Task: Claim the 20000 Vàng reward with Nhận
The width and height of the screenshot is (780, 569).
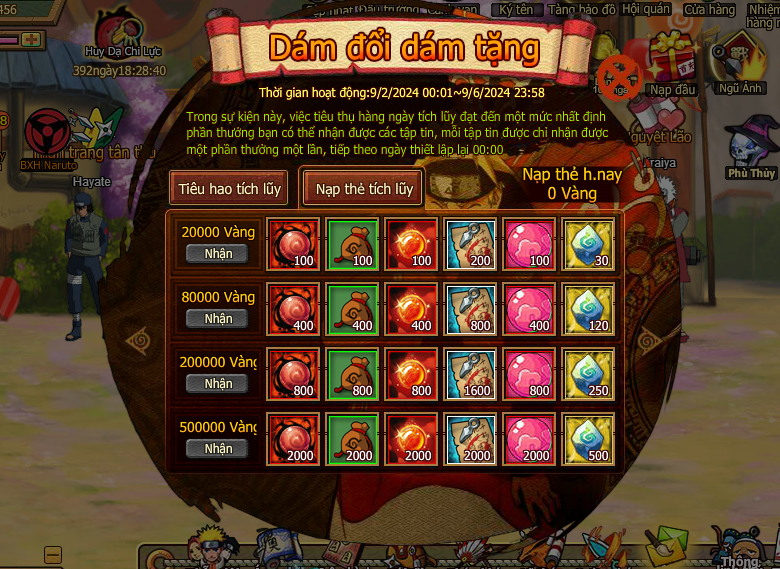Action: (218, 254)
